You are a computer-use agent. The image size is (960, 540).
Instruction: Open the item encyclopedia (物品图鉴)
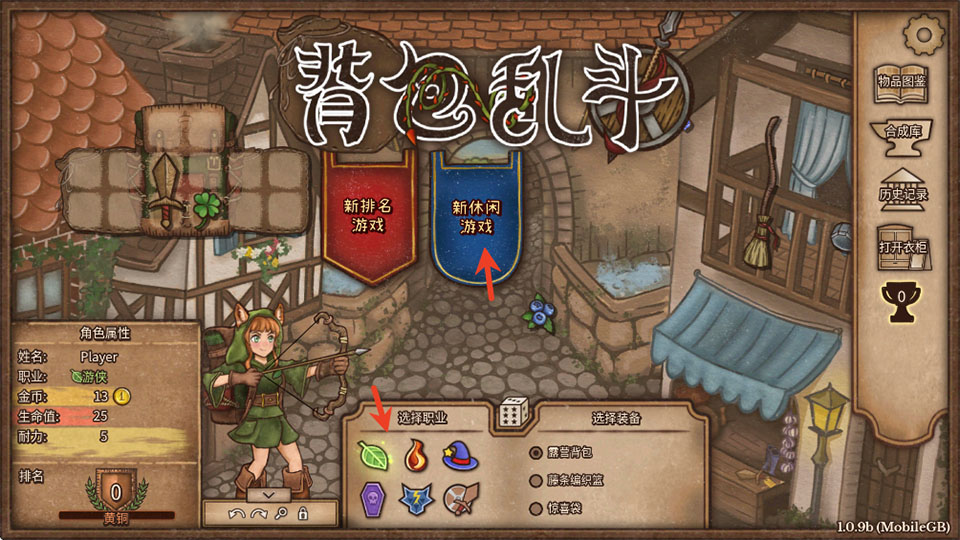(x=902, y=86)
